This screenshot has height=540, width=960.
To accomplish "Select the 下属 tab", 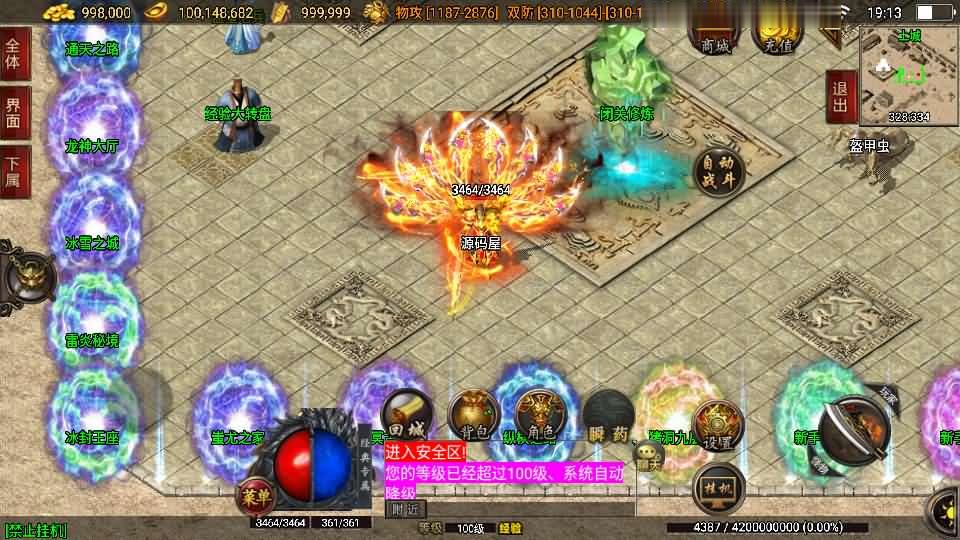I will 13,171.
